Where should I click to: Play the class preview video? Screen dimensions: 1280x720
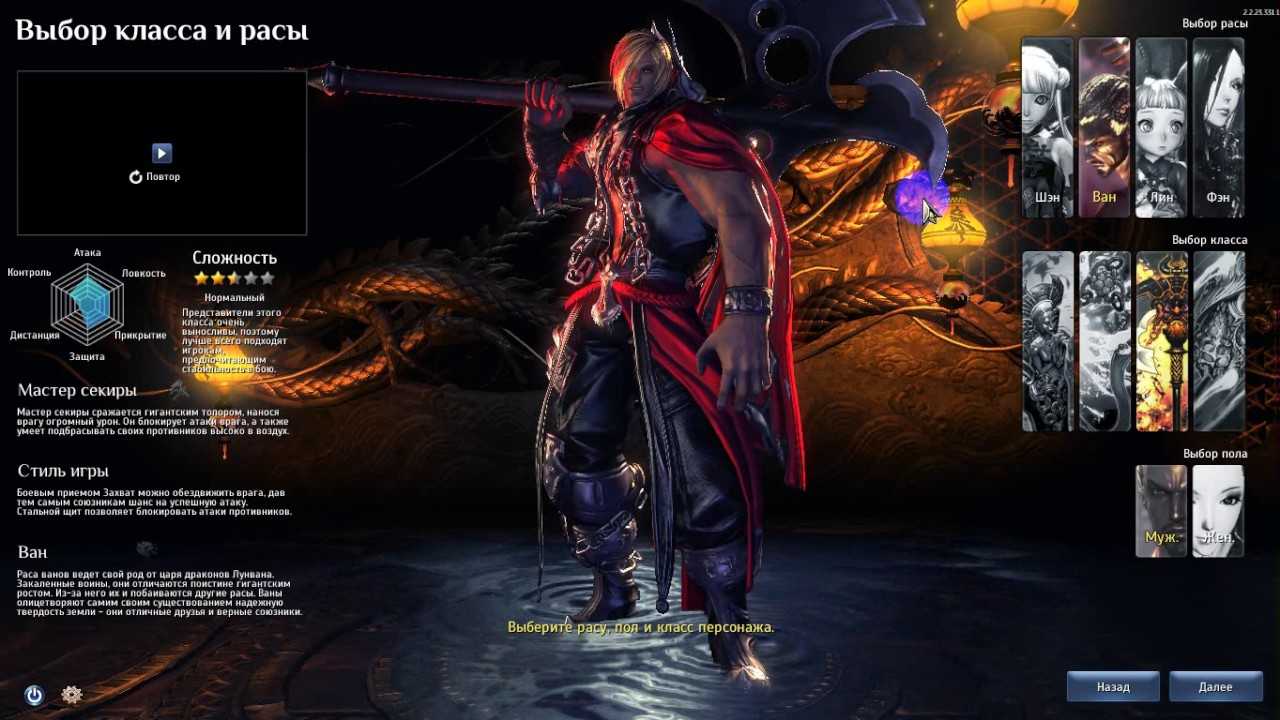pyautogui.click(x=162, y=153)
